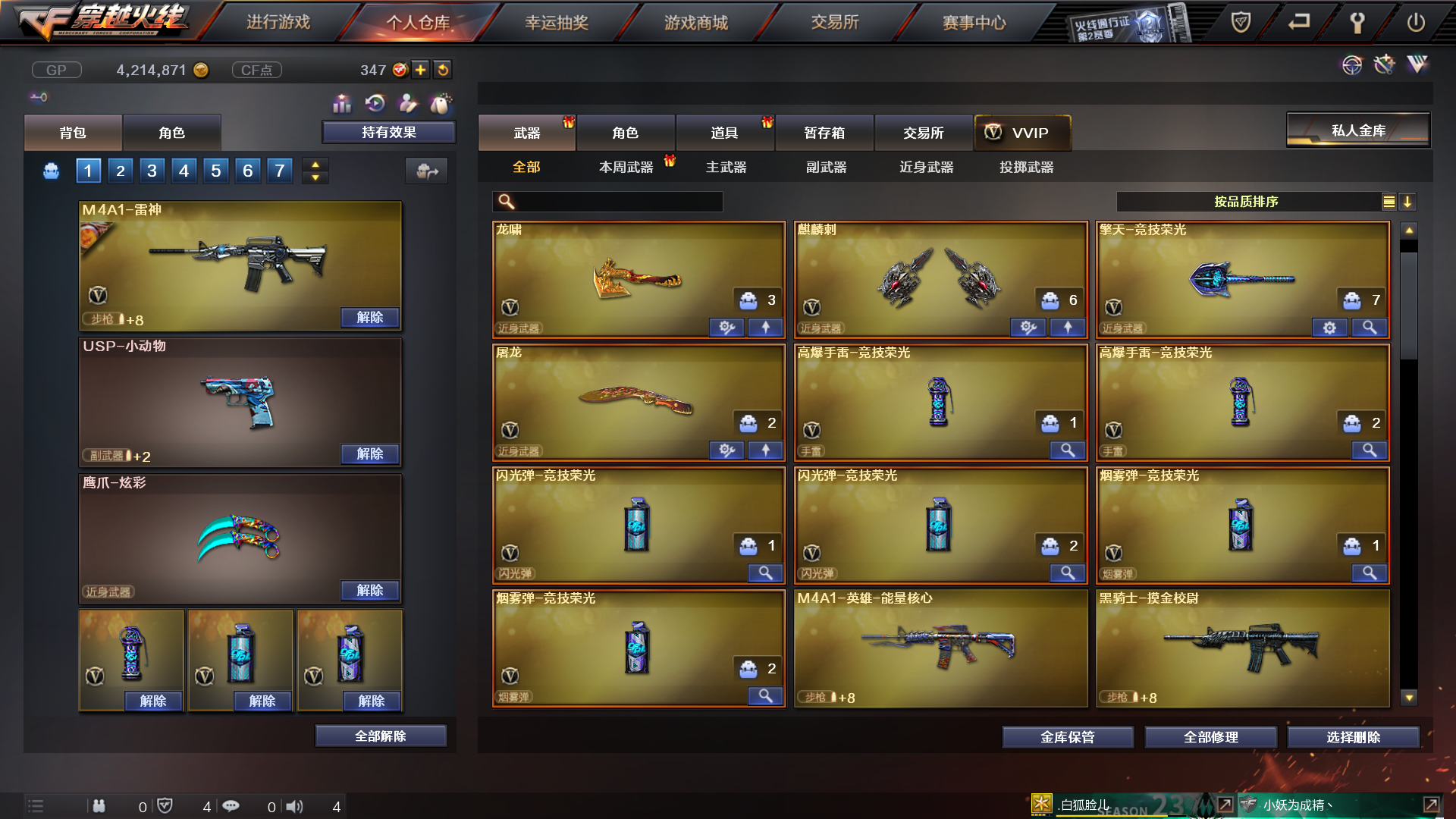The width and height of the screenshot is (1456, 819).
Task: Open the 幸运抽奖 menu item
Action: point(556,22)
